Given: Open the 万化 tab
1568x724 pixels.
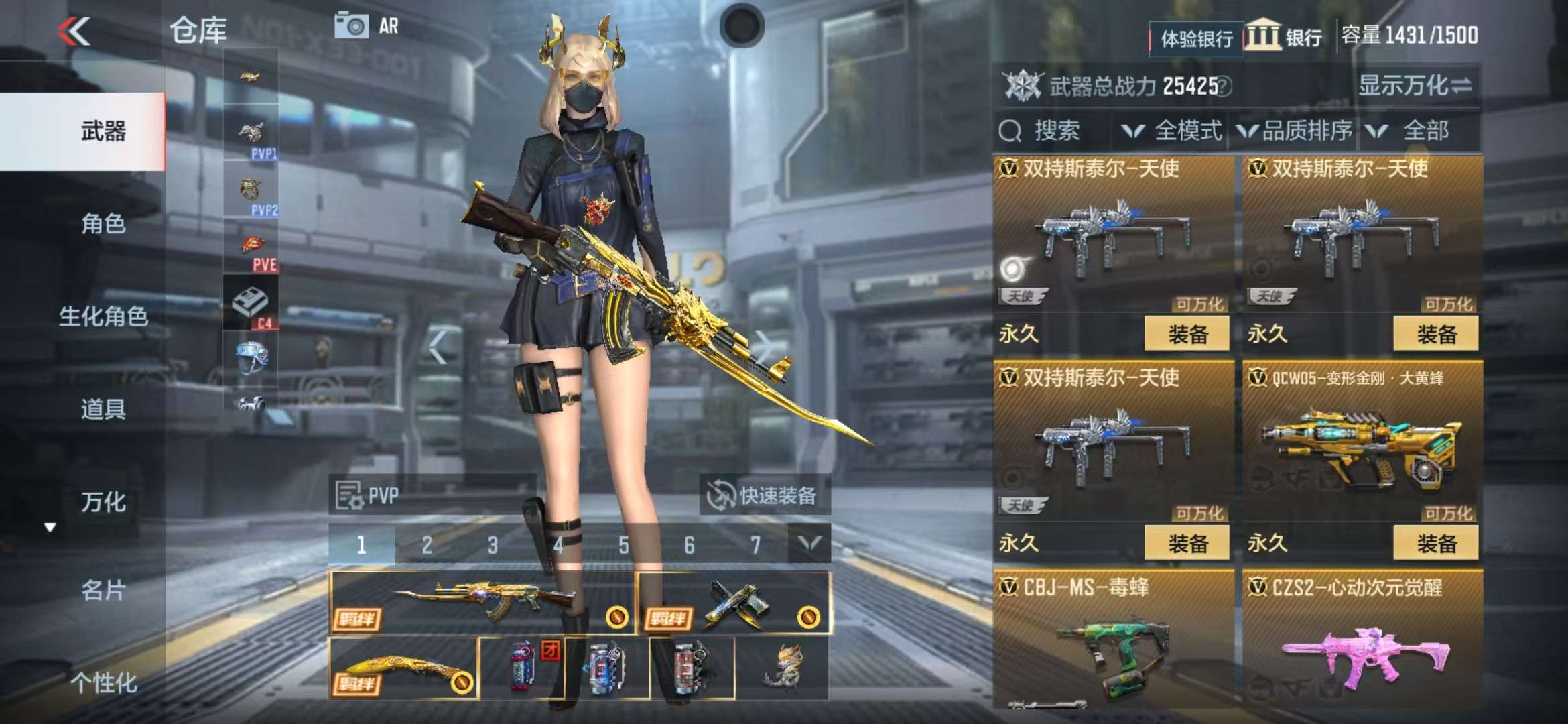Looking at the screenshot, I should (x=103, y=502).
